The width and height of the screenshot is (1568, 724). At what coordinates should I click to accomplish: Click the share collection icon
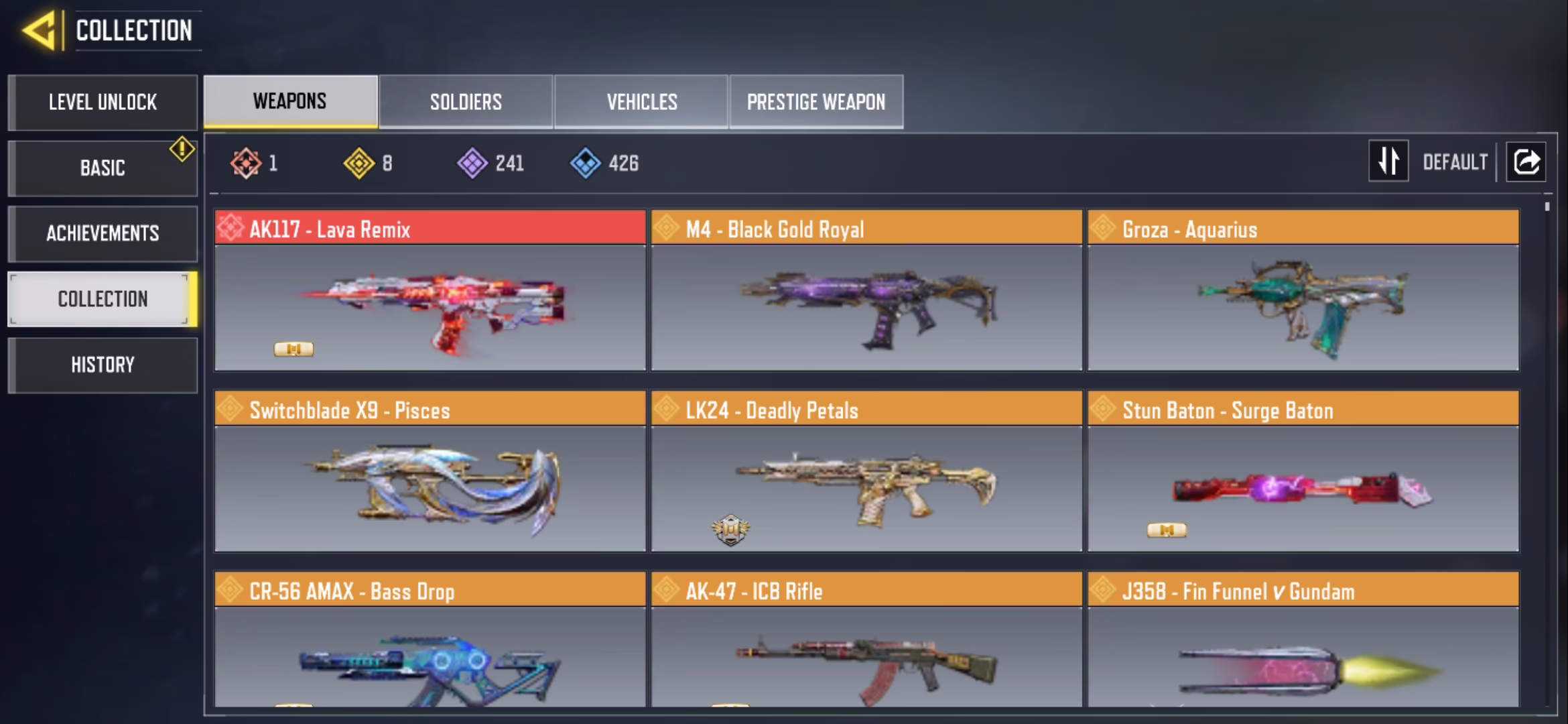click(x=1526, y=162)
